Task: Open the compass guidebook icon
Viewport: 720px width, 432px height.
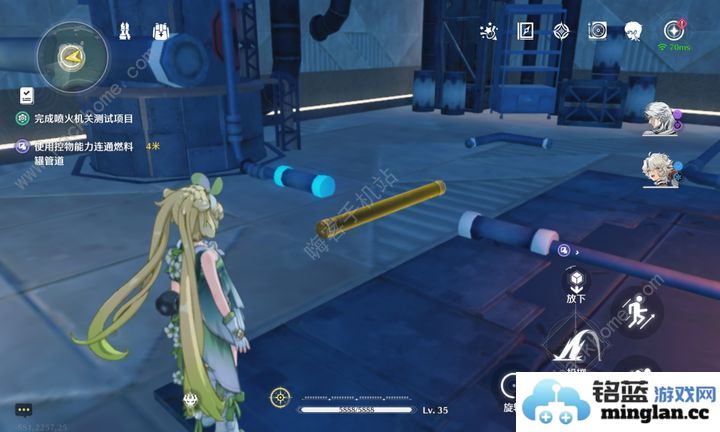Action: 525,31
